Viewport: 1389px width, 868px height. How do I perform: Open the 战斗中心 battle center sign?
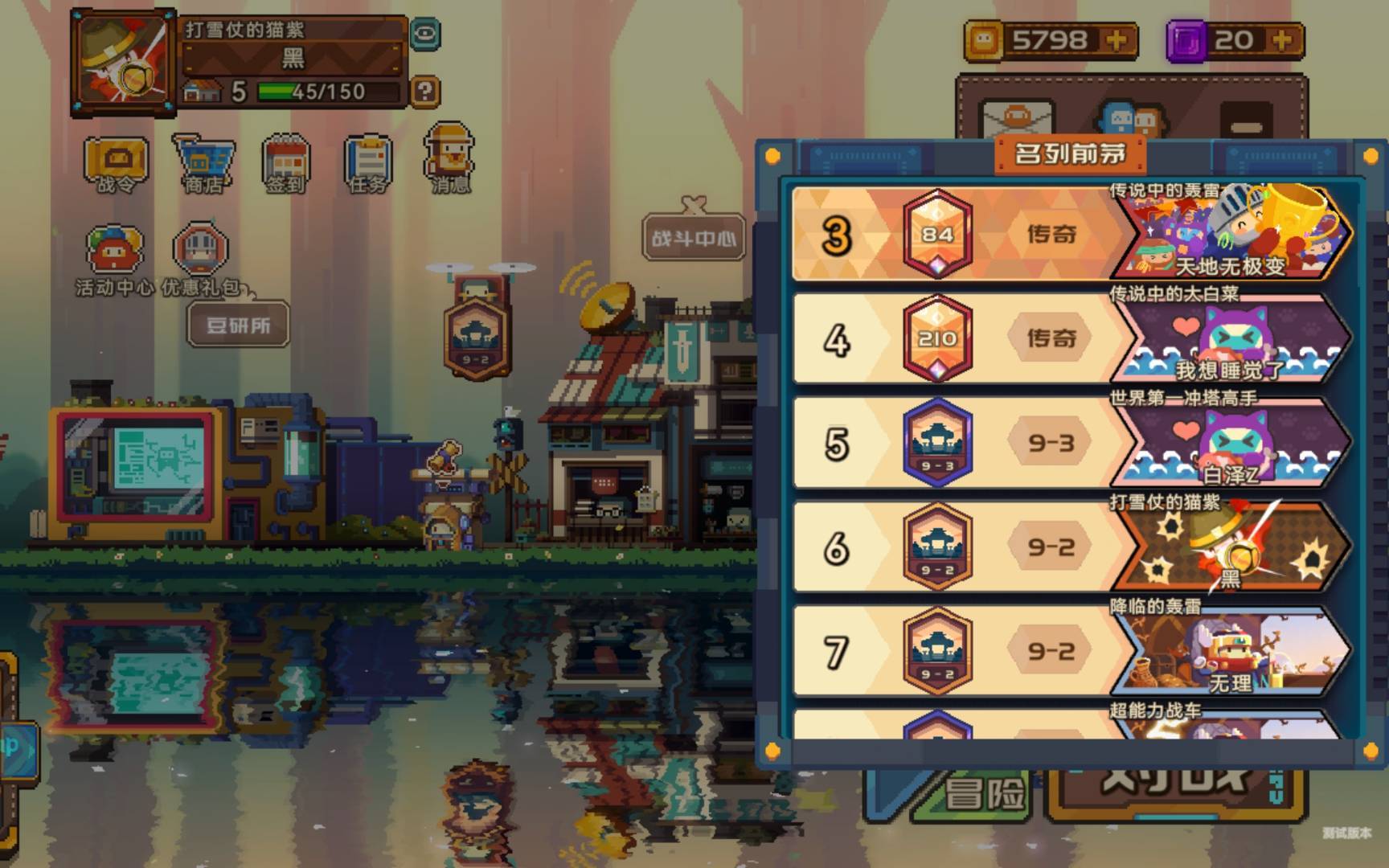pos(692,237)
